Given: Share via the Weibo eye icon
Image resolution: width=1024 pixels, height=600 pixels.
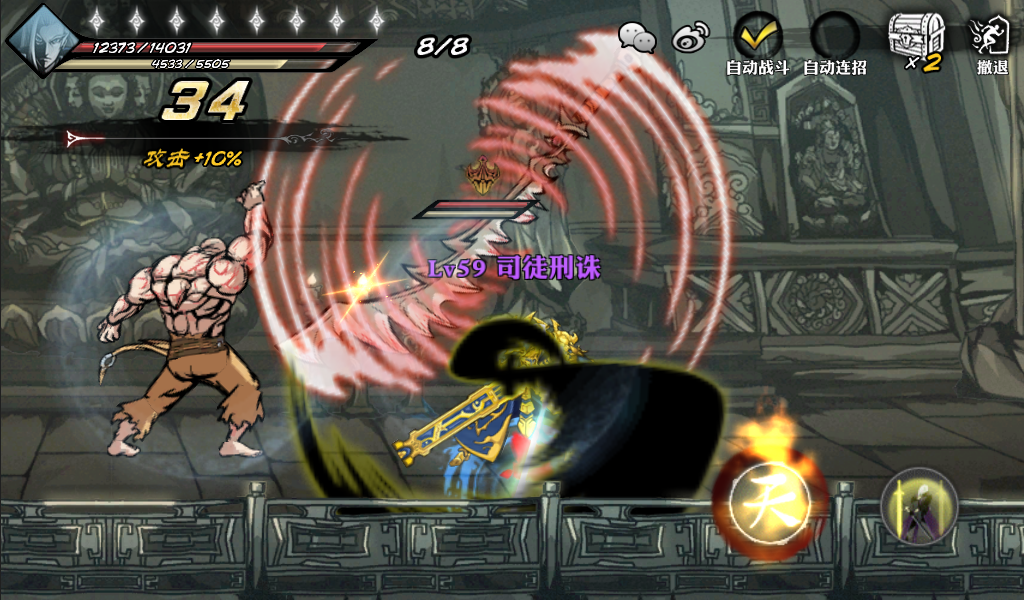Looking at the screenshot, I should pos(690,38).
